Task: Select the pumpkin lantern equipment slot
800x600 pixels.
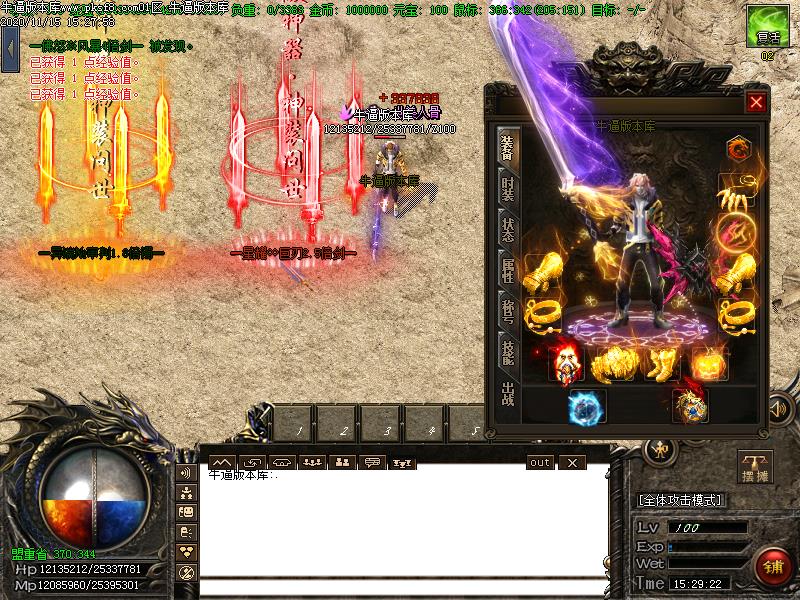Action: tap(706, 364)
